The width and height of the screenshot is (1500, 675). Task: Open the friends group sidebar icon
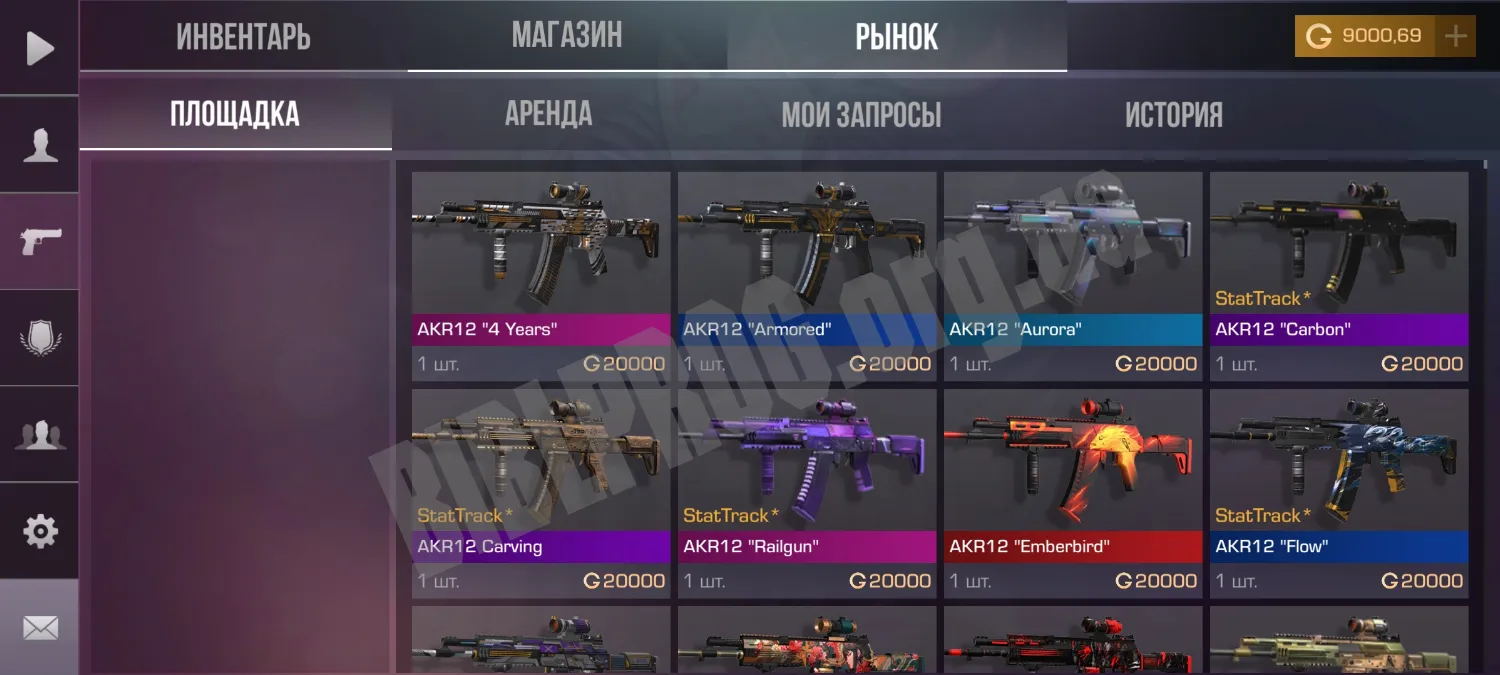(39, 435)
